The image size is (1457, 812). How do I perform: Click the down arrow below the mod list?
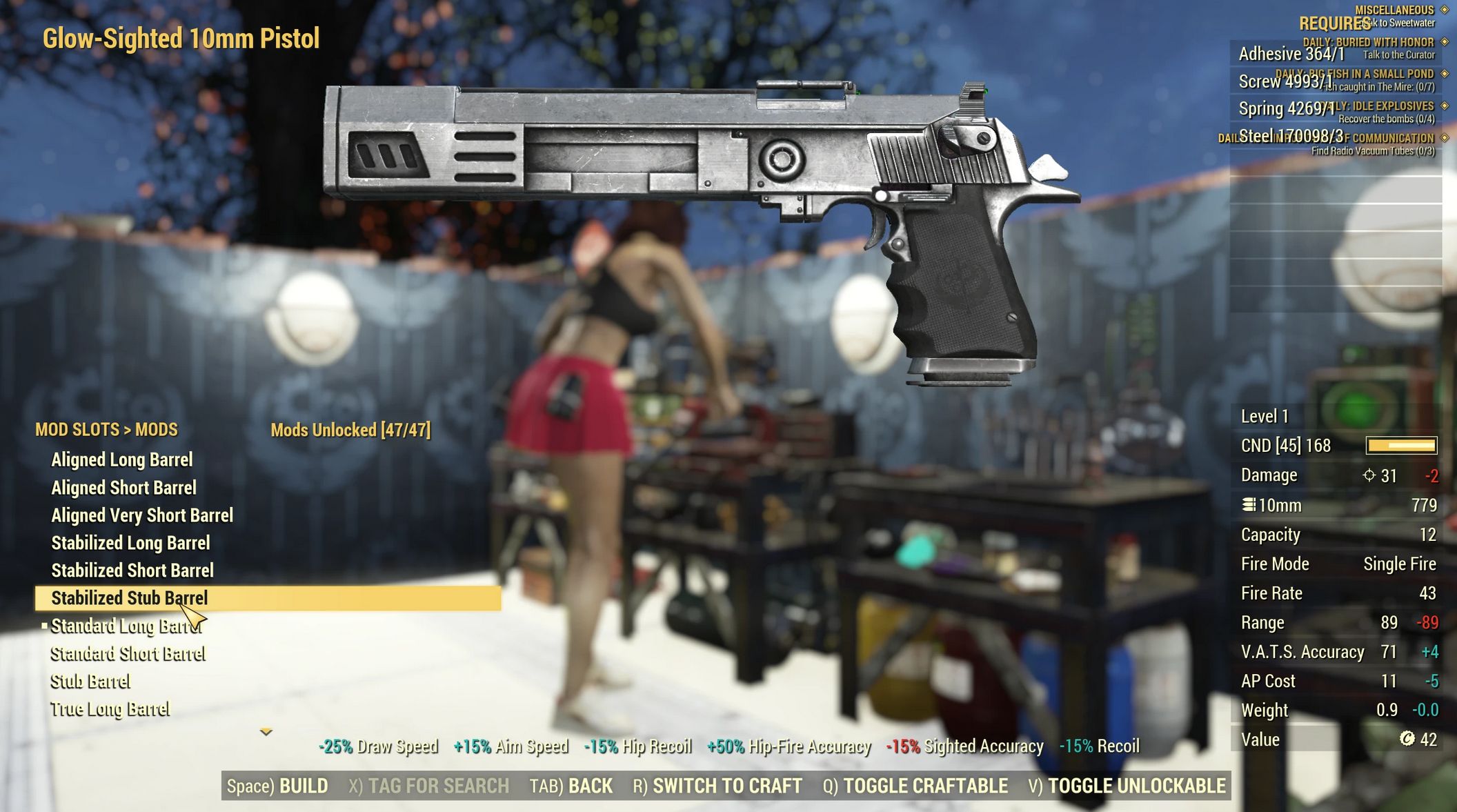pyautogui.click(x=266, y=731)
